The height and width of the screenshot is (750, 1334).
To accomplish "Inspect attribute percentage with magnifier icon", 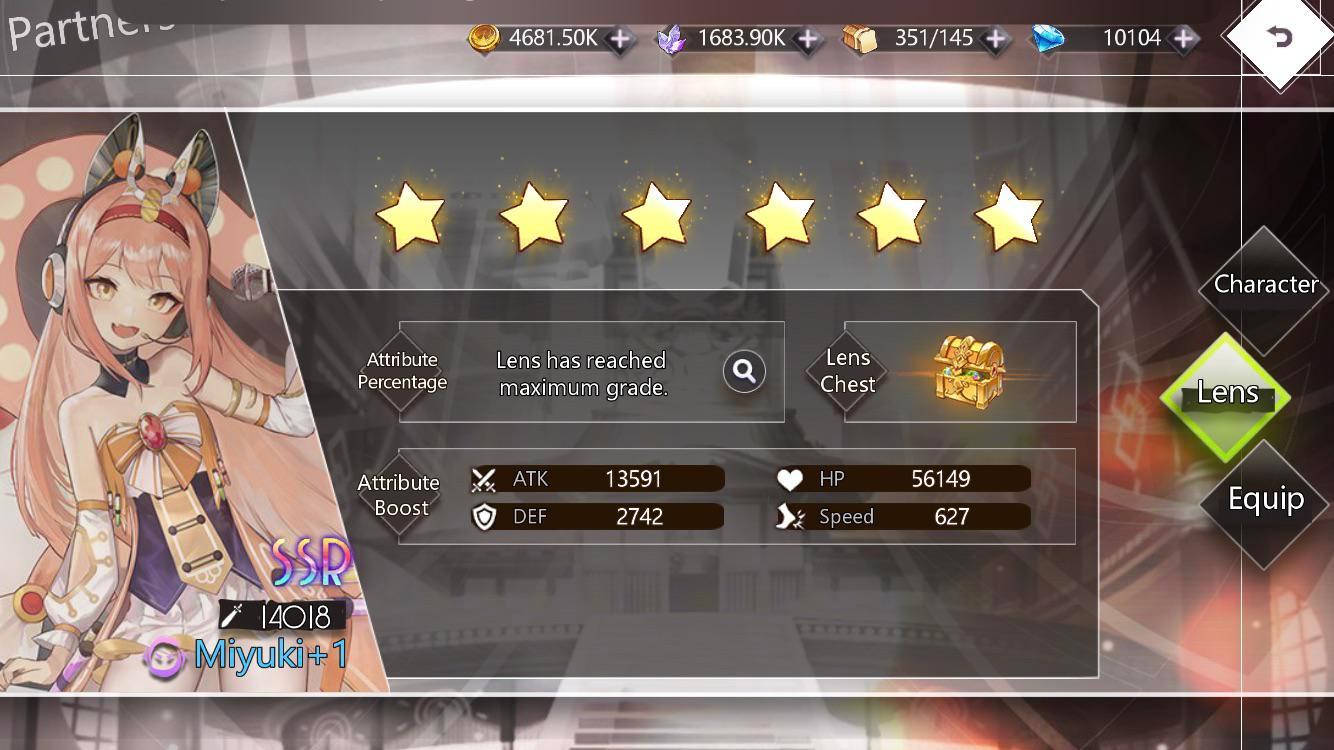I will pyautogui.click(x=744, y=372).
